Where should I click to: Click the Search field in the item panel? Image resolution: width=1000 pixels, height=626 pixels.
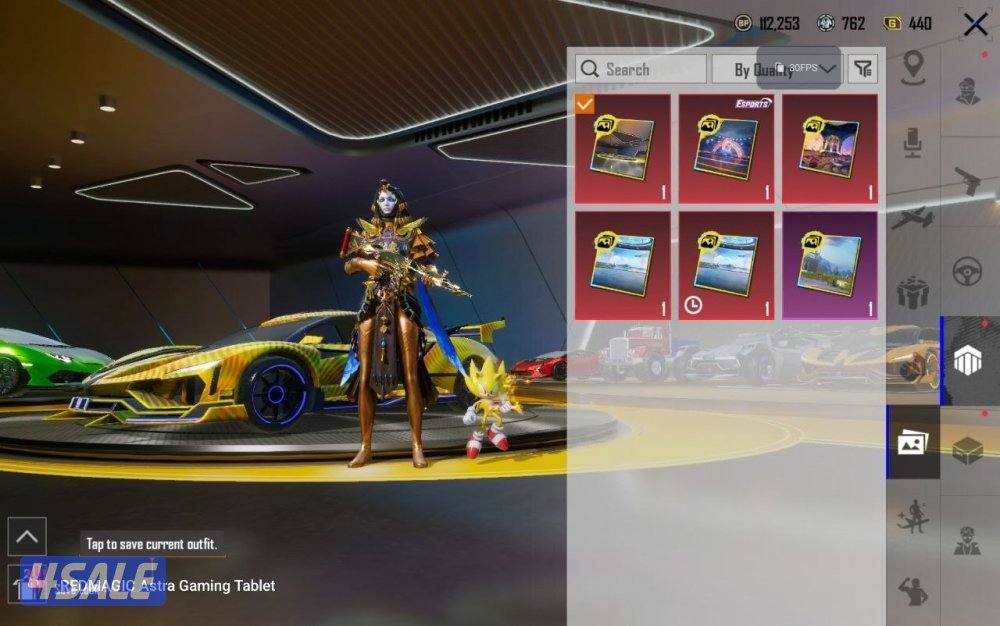click(x=641, y=69)
